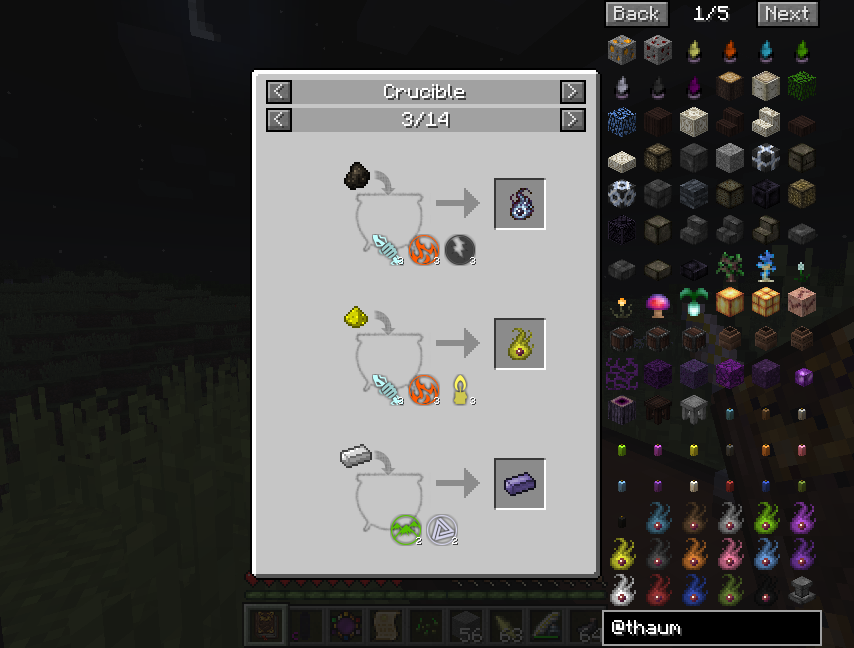
Task: Open the yellow nitor flame result slot
Action: (520, 344)
